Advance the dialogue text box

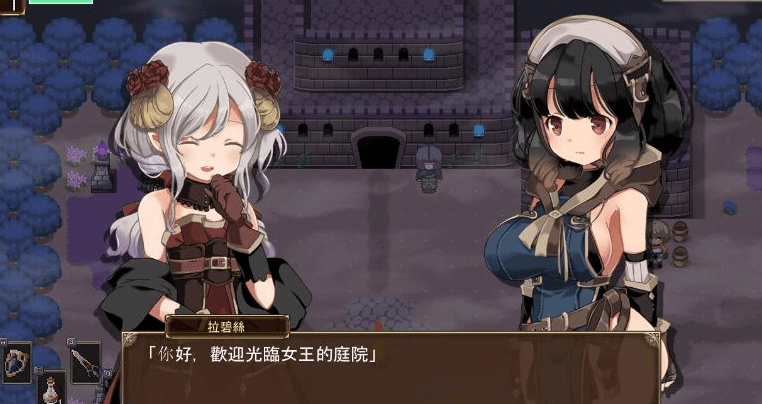point(390,366)
